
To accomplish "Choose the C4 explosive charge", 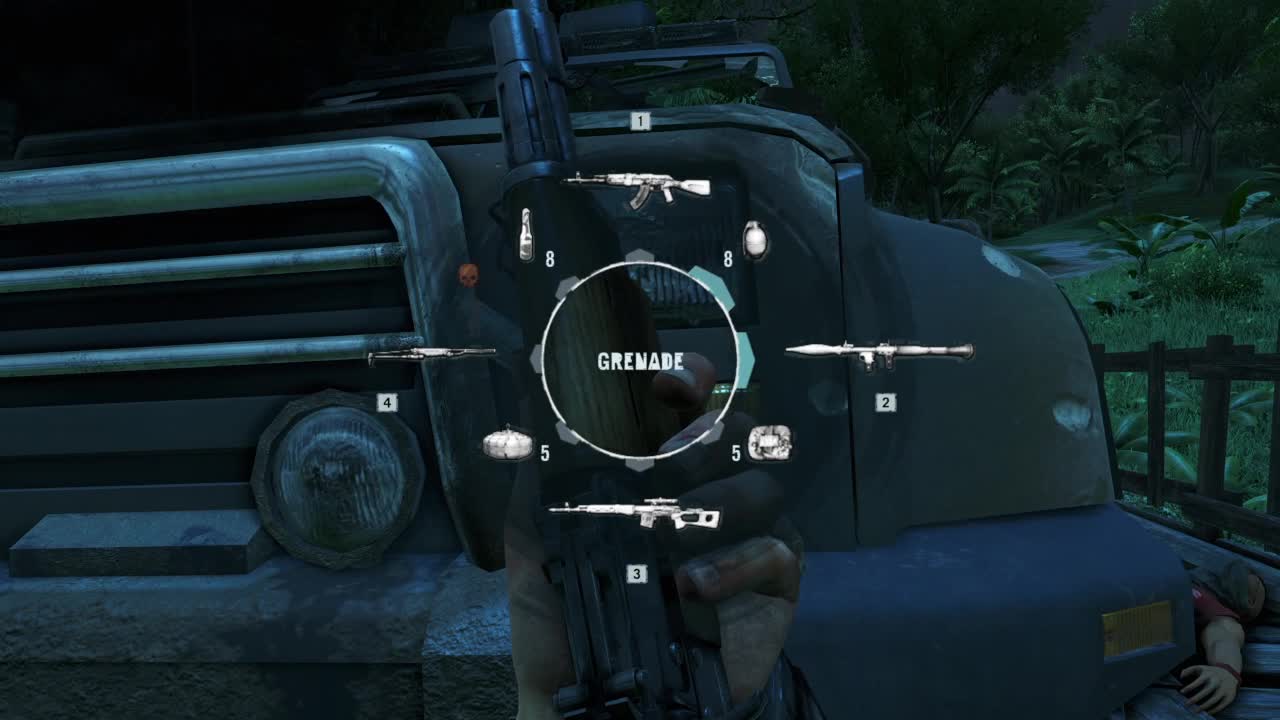I will coord(769,443).
